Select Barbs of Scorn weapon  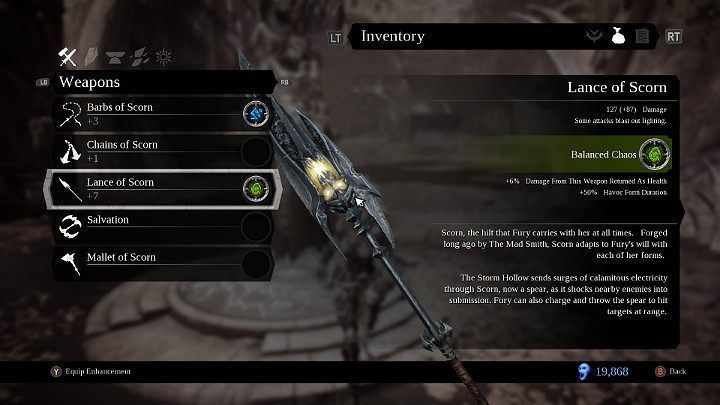(140, 112)
